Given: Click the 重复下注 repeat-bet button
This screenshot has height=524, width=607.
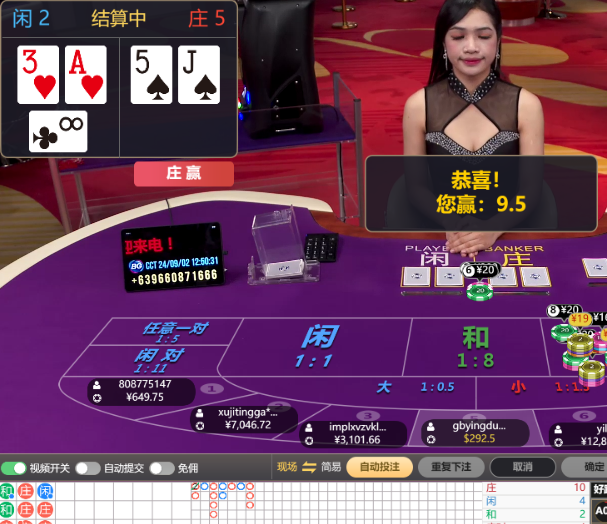Looking at the screenshot, I should coord(451,467).
